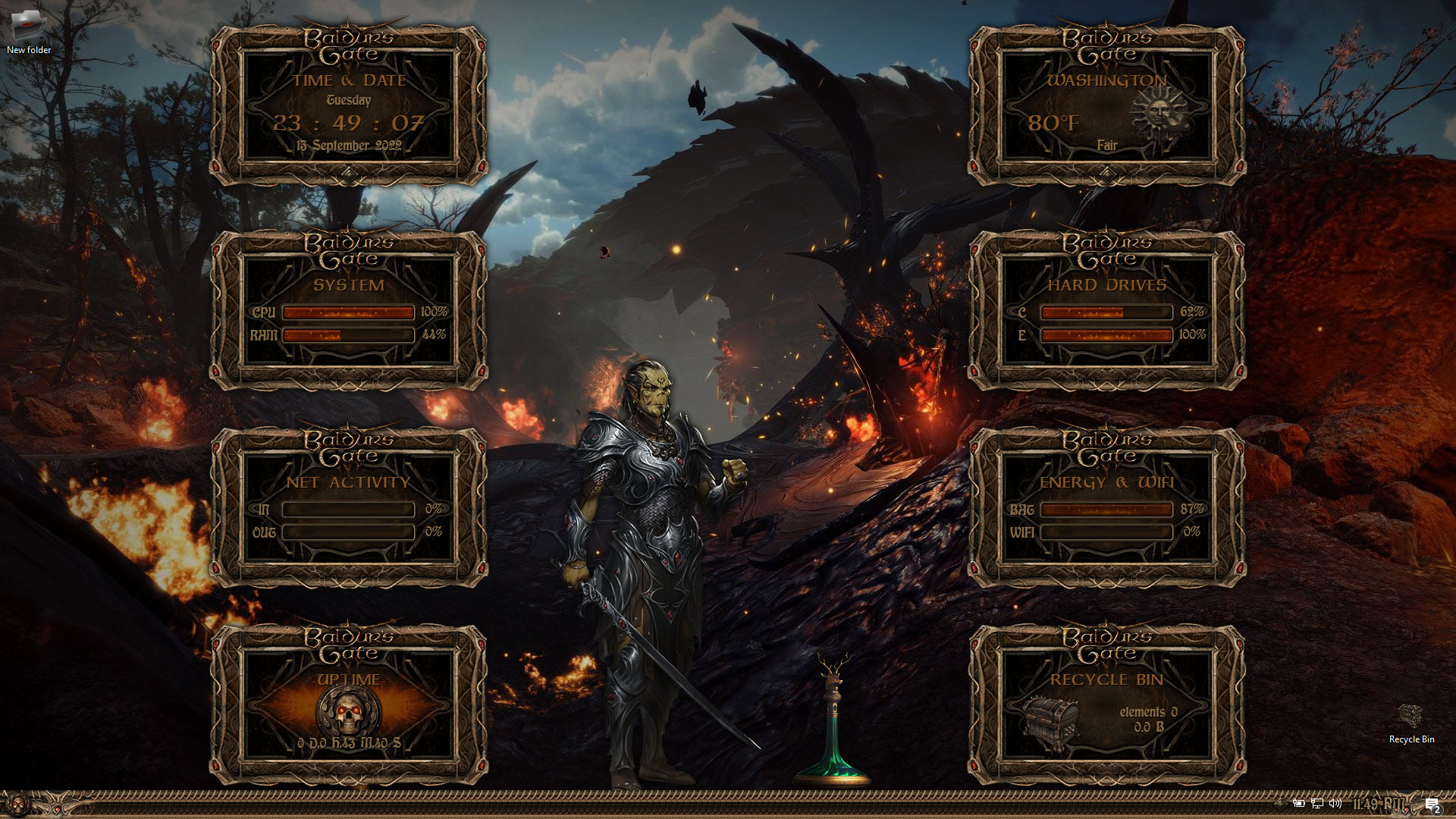The width and height of the screenshot is (1456, 819).
Task: Open the skull Start button
Action: pos(17,804)
